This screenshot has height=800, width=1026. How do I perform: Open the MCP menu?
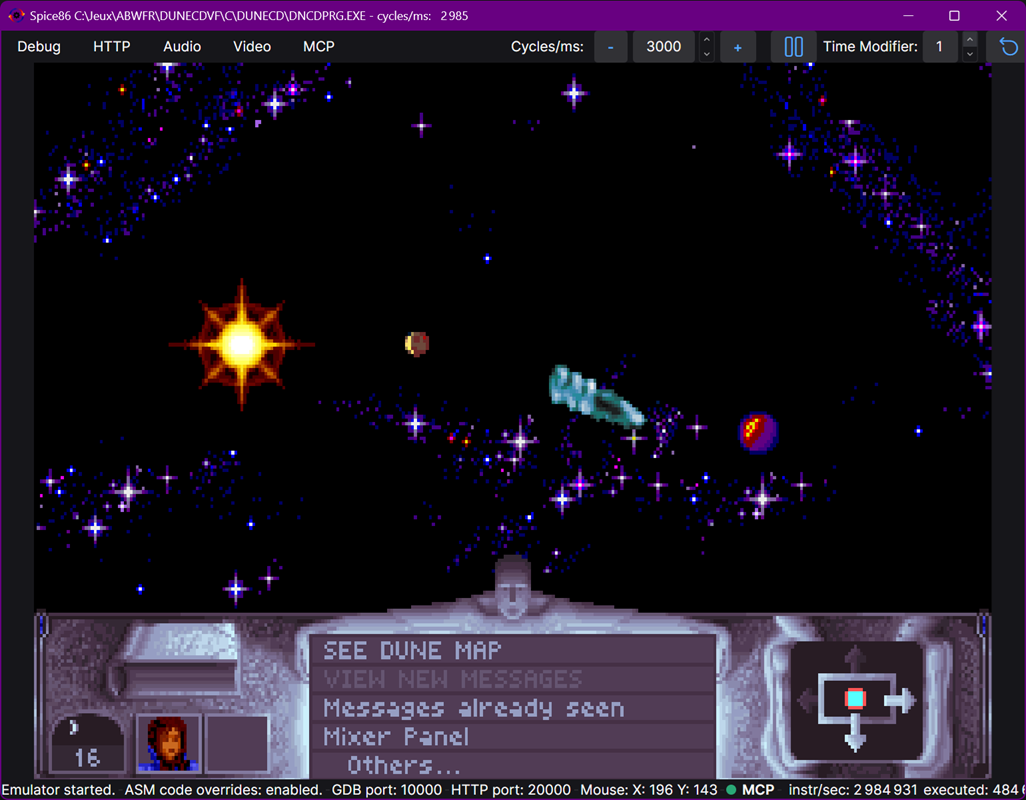click(319, 47)
